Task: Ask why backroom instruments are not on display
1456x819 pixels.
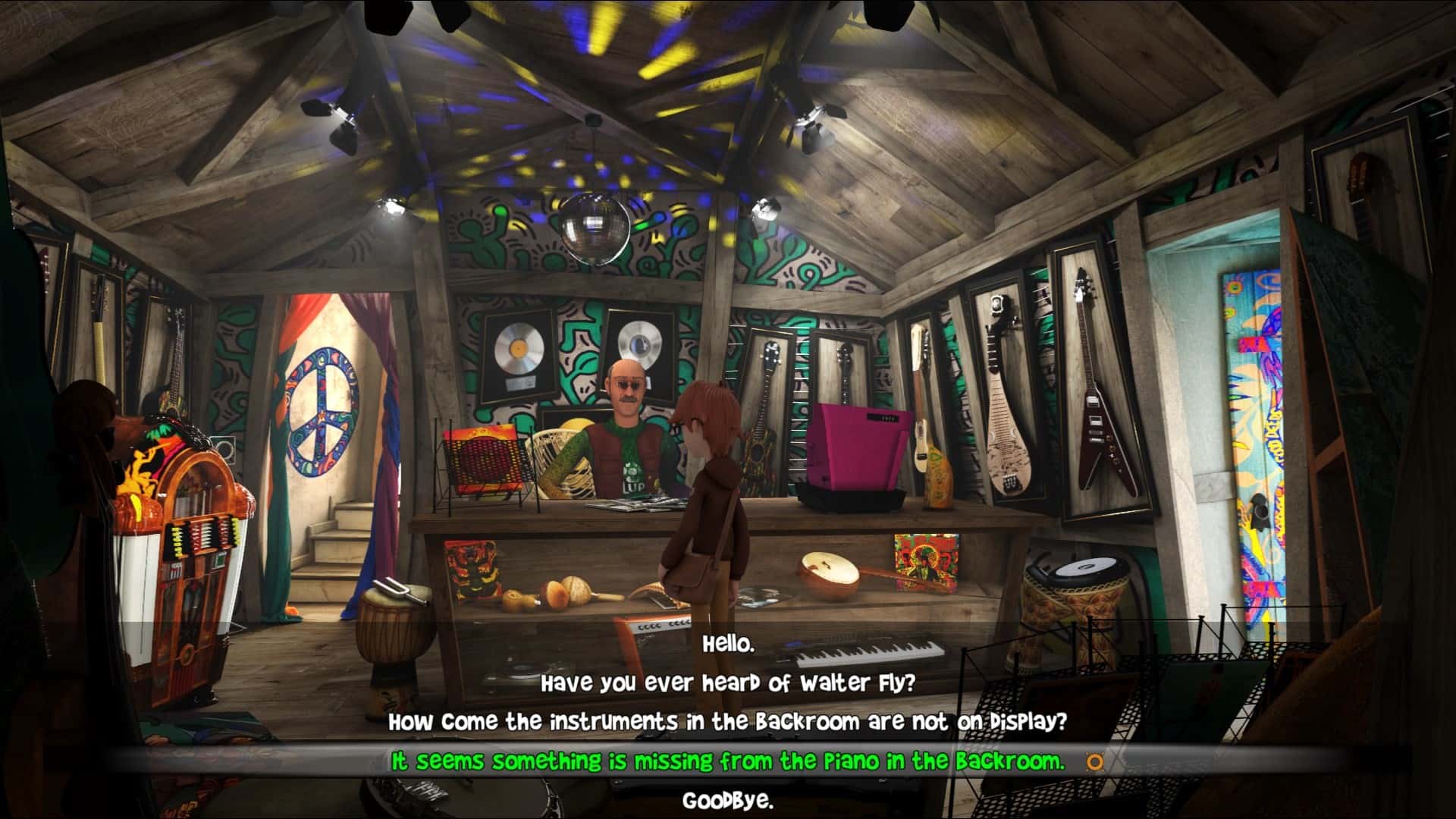Action: click(730, 723)
